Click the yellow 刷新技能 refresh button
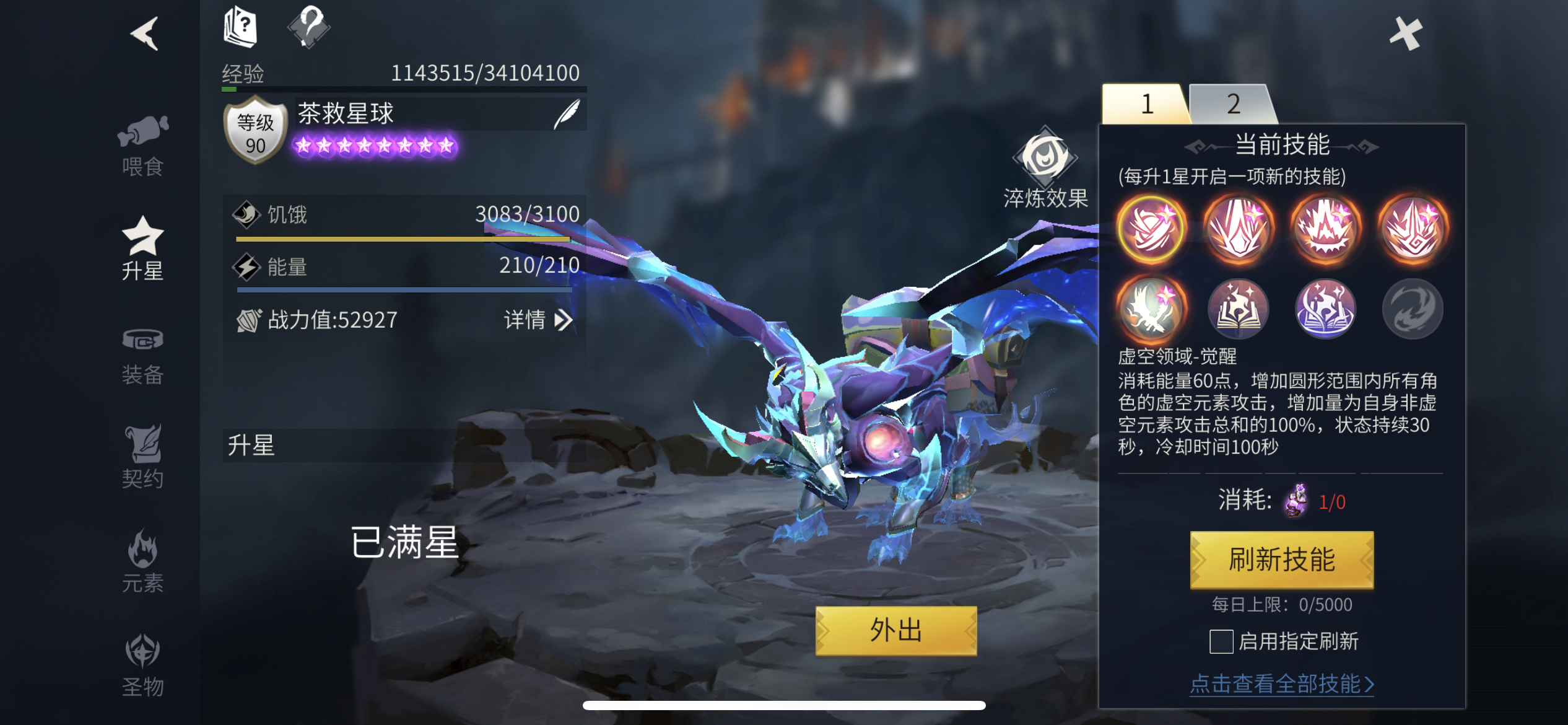The height and width of the screenshot is (725, 1568). [1281, 560]
